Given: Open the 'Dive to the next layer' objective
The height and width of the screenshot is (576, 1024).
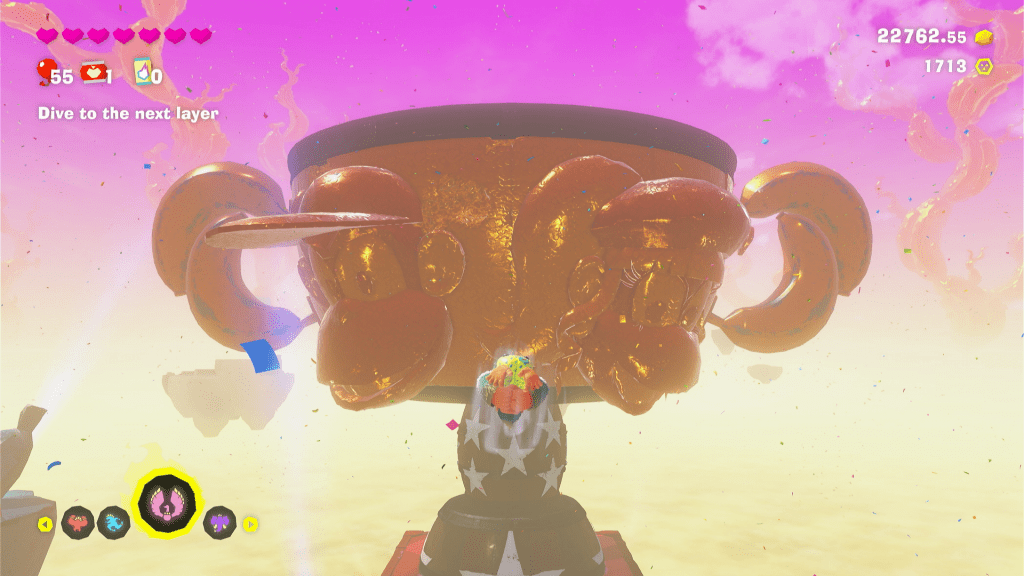Looking at the screenshot, I should [x=128, y=114].
